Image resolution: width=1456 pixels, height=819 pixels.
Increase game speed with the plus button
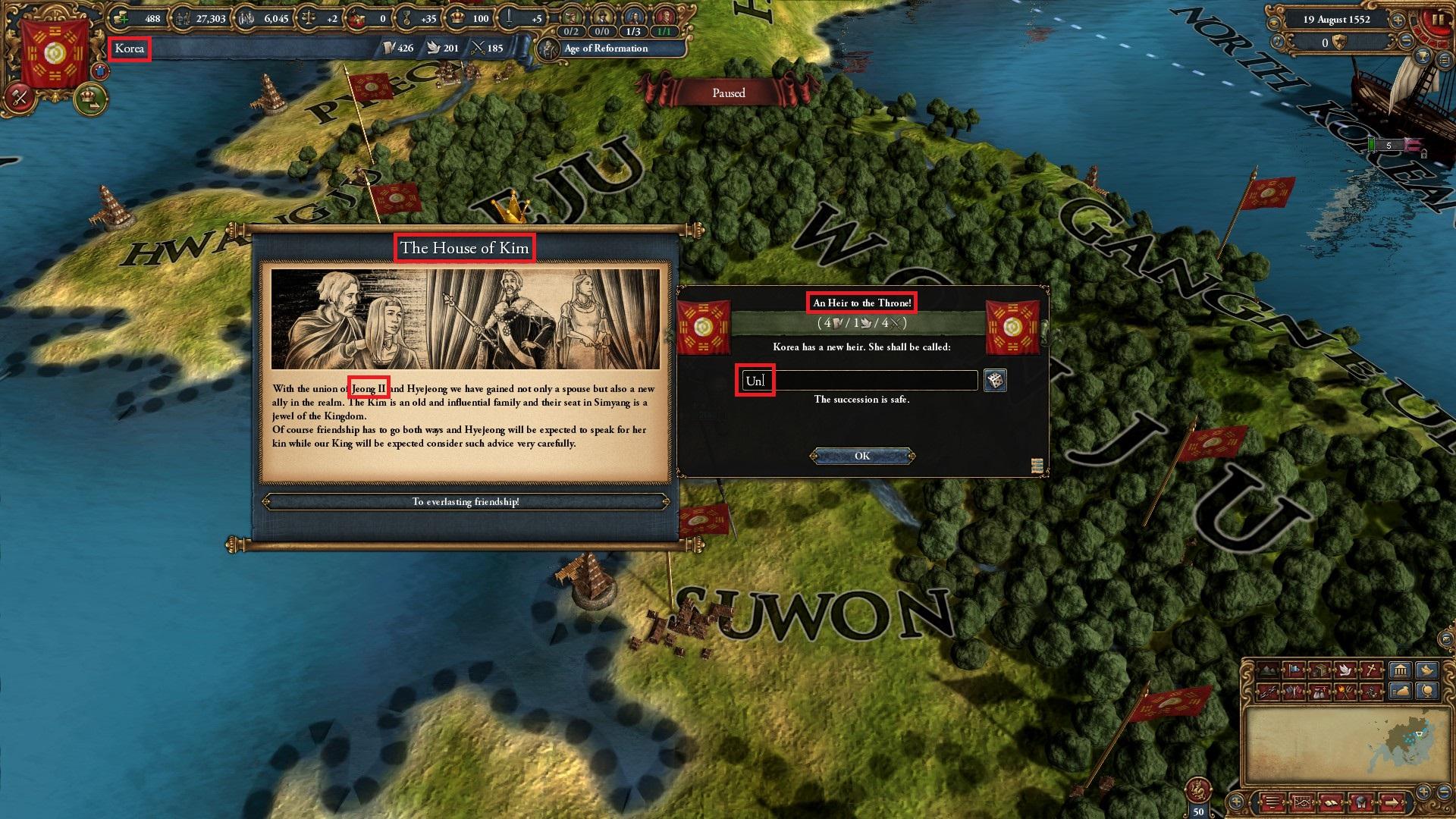(x=1398, y=20)
